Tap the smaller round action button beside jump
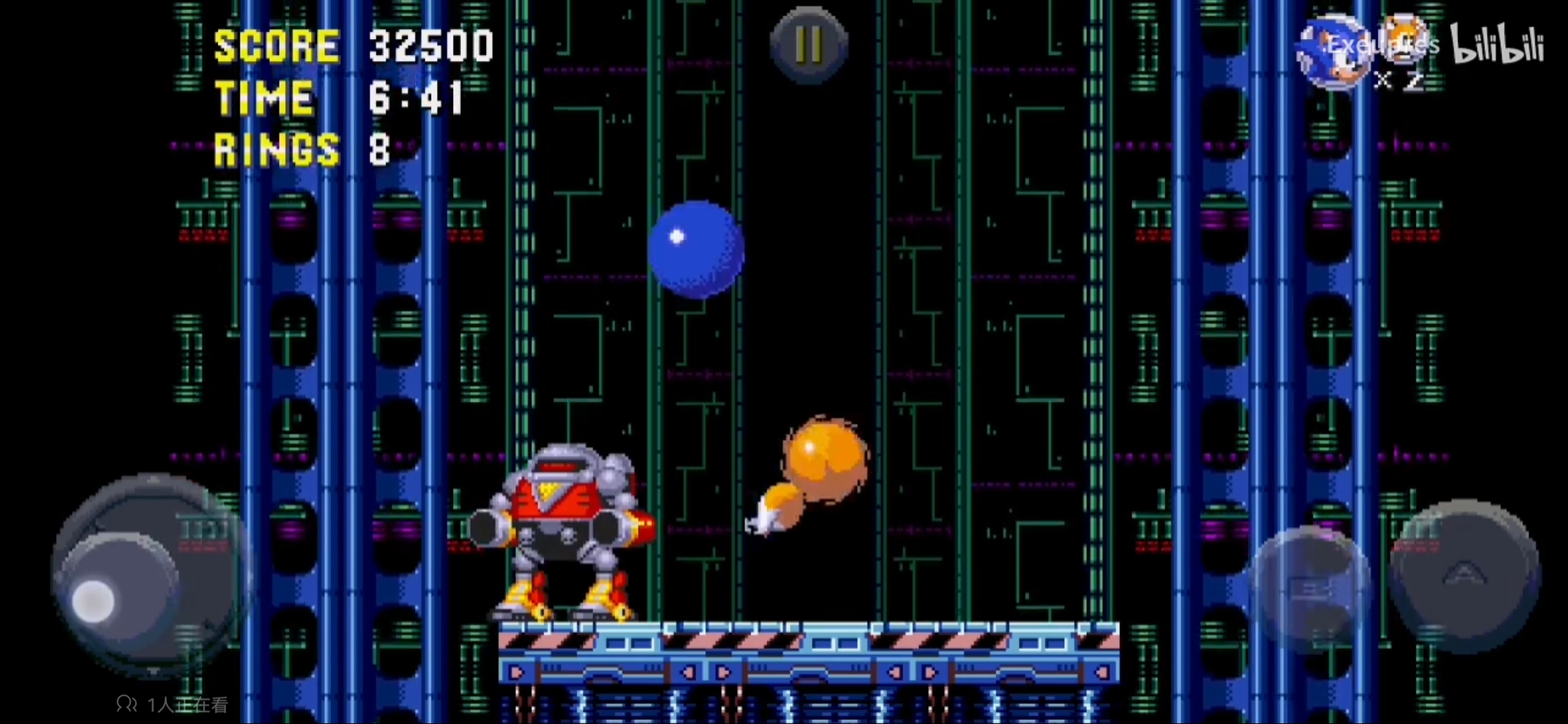This screenshot has width=1568, height=724. (x=1310, y=590)
